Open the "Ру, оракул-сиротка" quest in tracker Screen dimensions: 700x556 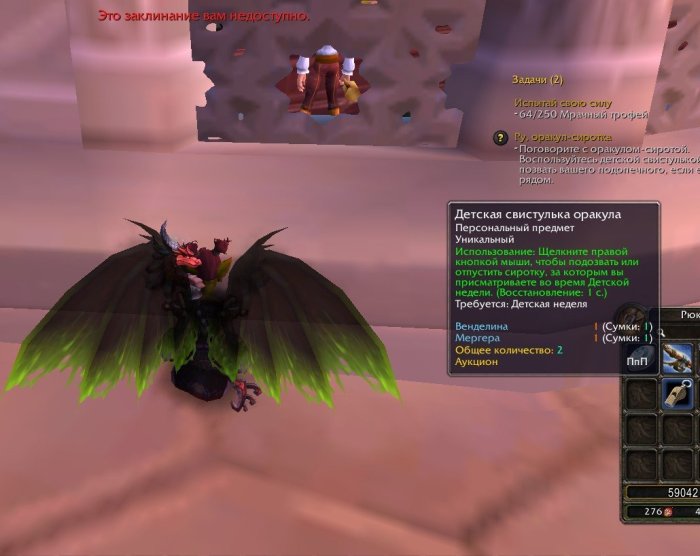pos(562,137)
